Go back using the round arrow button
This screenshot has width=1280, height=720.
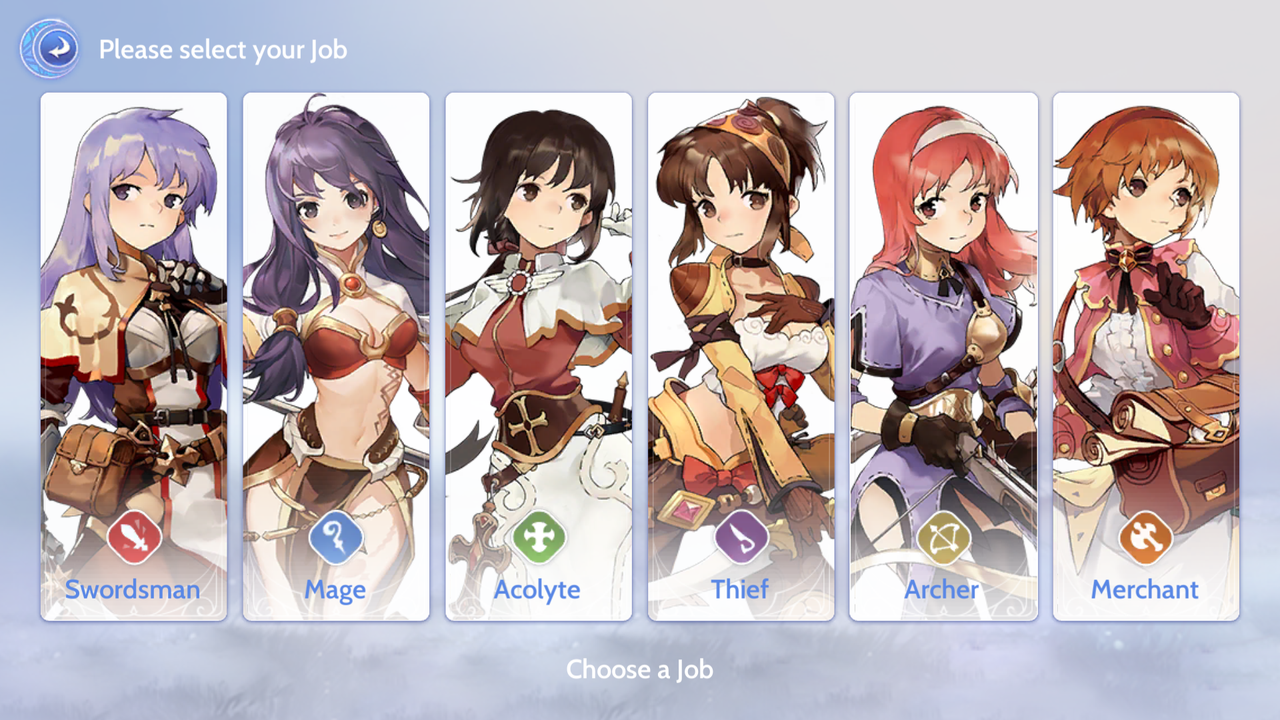tap(49, 48)
